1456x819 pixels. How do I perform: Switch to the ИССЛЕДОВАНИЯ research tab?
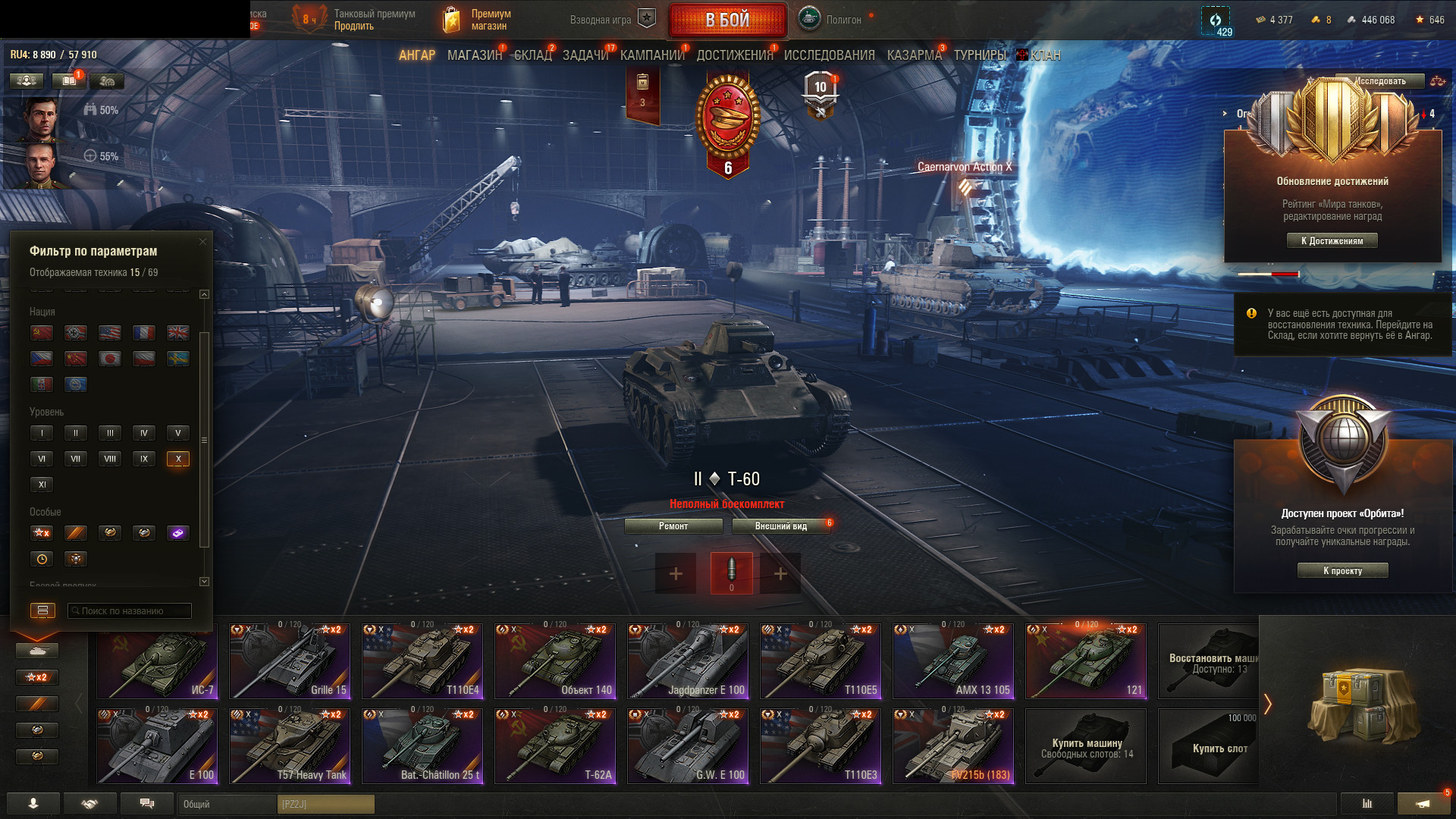(829, 55)
